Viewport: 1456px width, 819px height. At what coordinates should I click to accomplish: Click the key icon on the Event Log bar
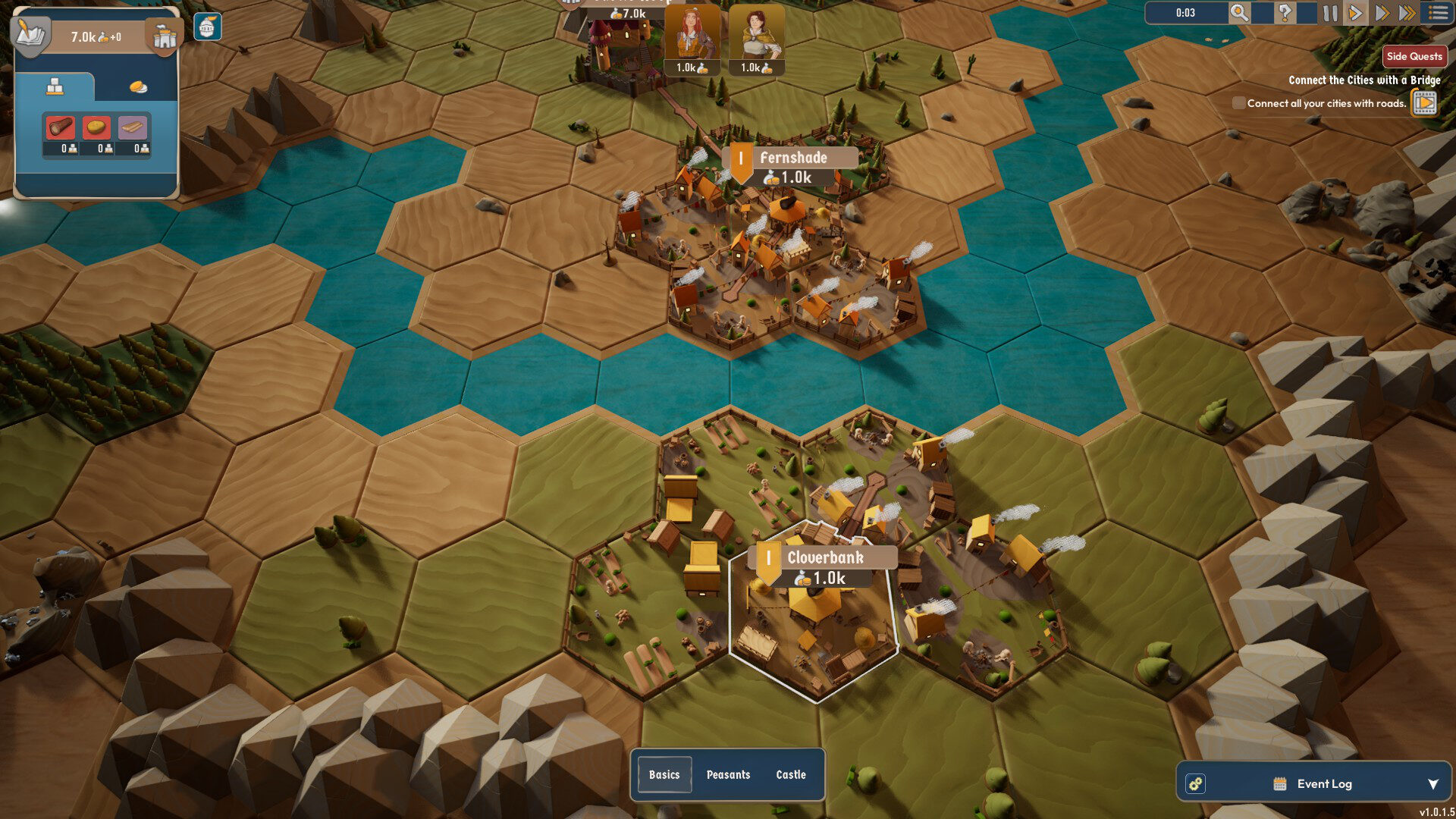(x=1196, y=783)
